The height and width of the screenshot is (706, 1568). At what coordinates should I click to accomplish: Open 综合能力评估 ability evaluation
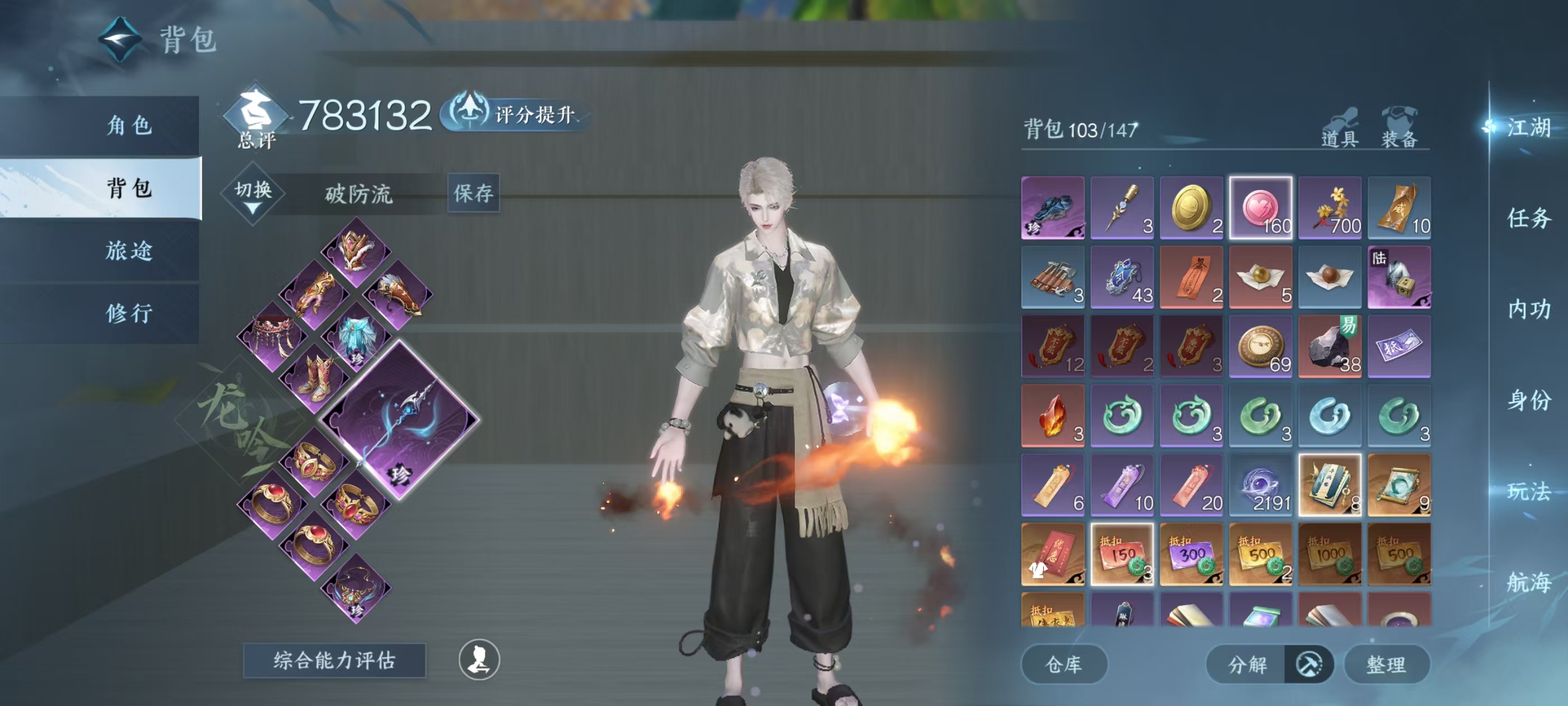[334, 660]
